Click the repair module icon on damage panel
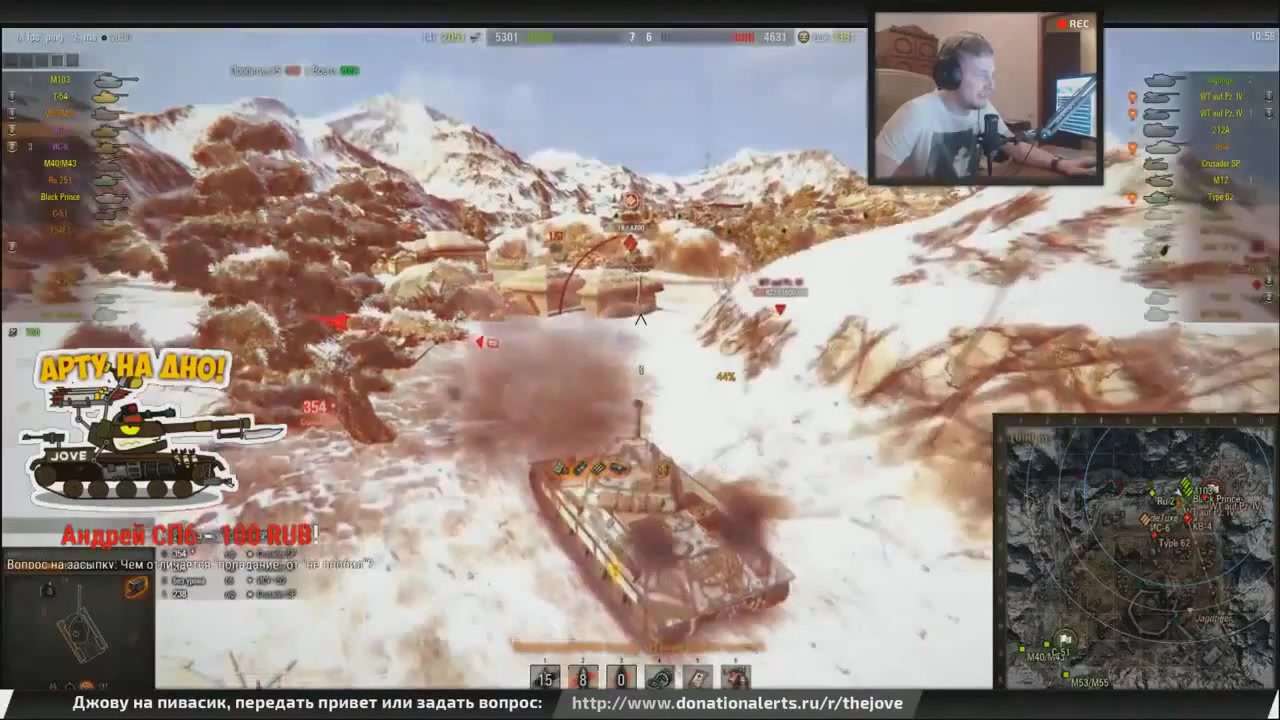The image size is (1280, 720). 136,587
